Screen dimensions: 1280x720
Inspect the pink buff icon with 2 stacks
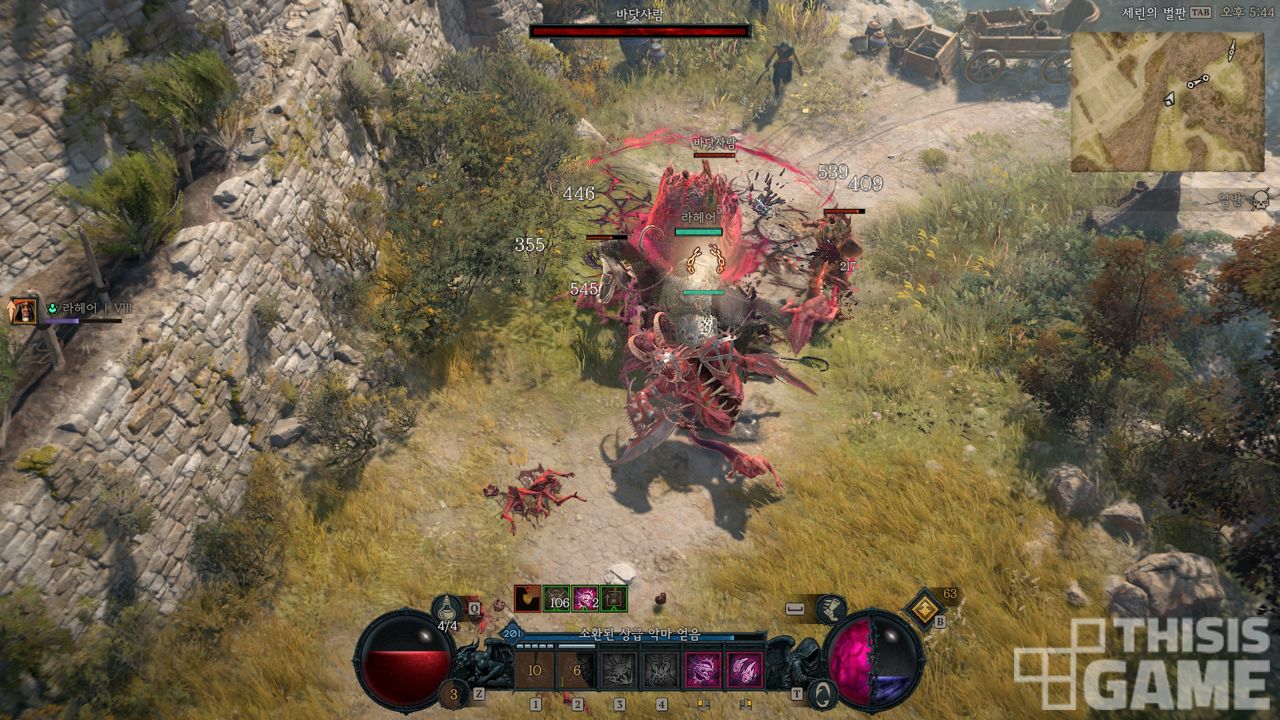point(586,598)
